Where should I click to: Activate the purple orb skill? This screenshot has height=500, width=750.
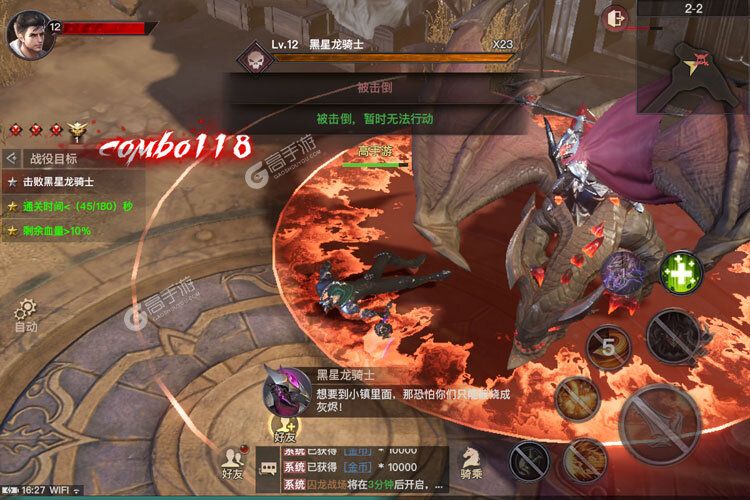click(623, 274)
